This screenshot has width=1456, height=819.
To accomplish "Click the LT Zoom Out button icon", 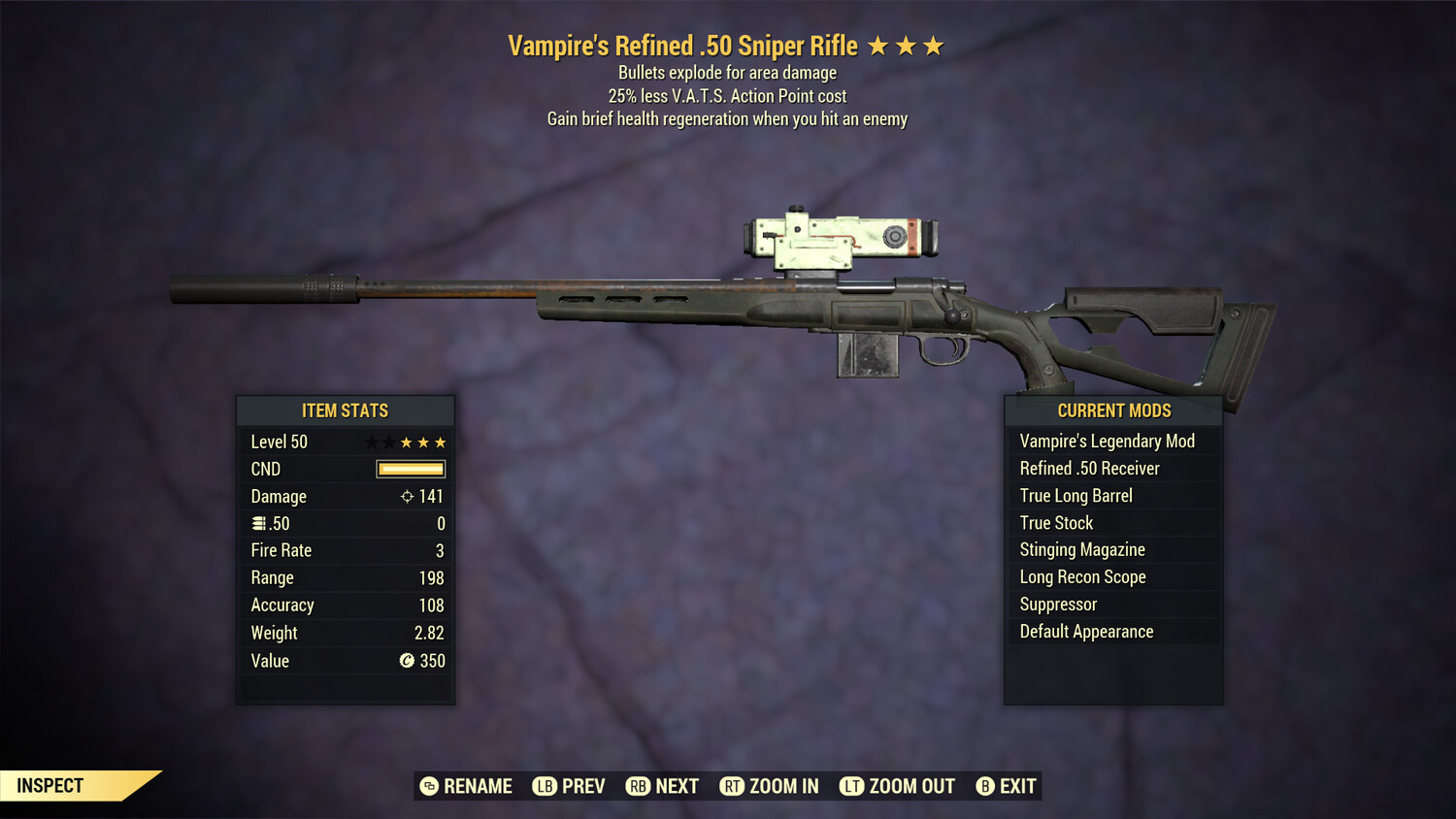I will (851, 786).
